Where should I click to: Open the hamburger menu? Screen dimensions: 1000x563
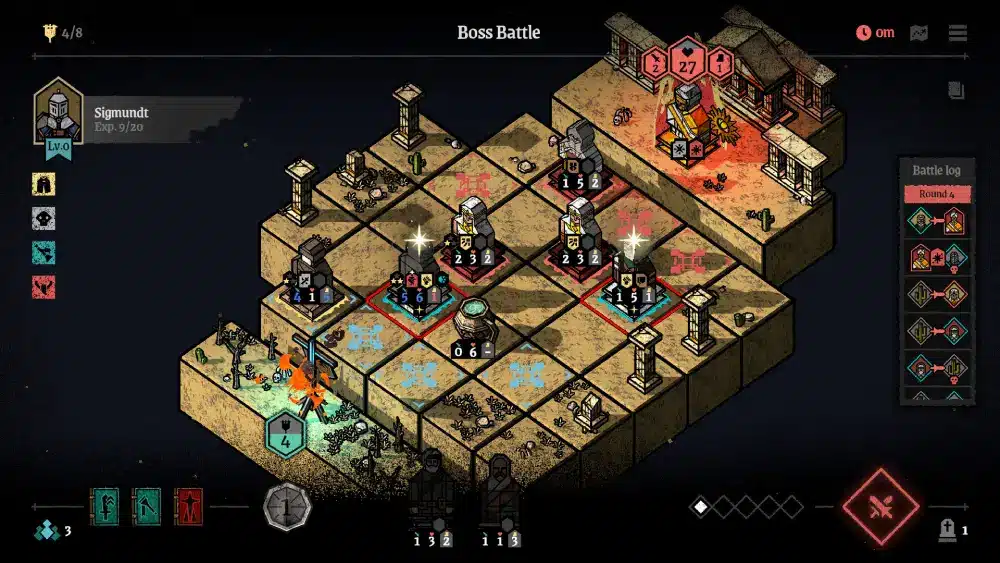click(x=958, y=33)
